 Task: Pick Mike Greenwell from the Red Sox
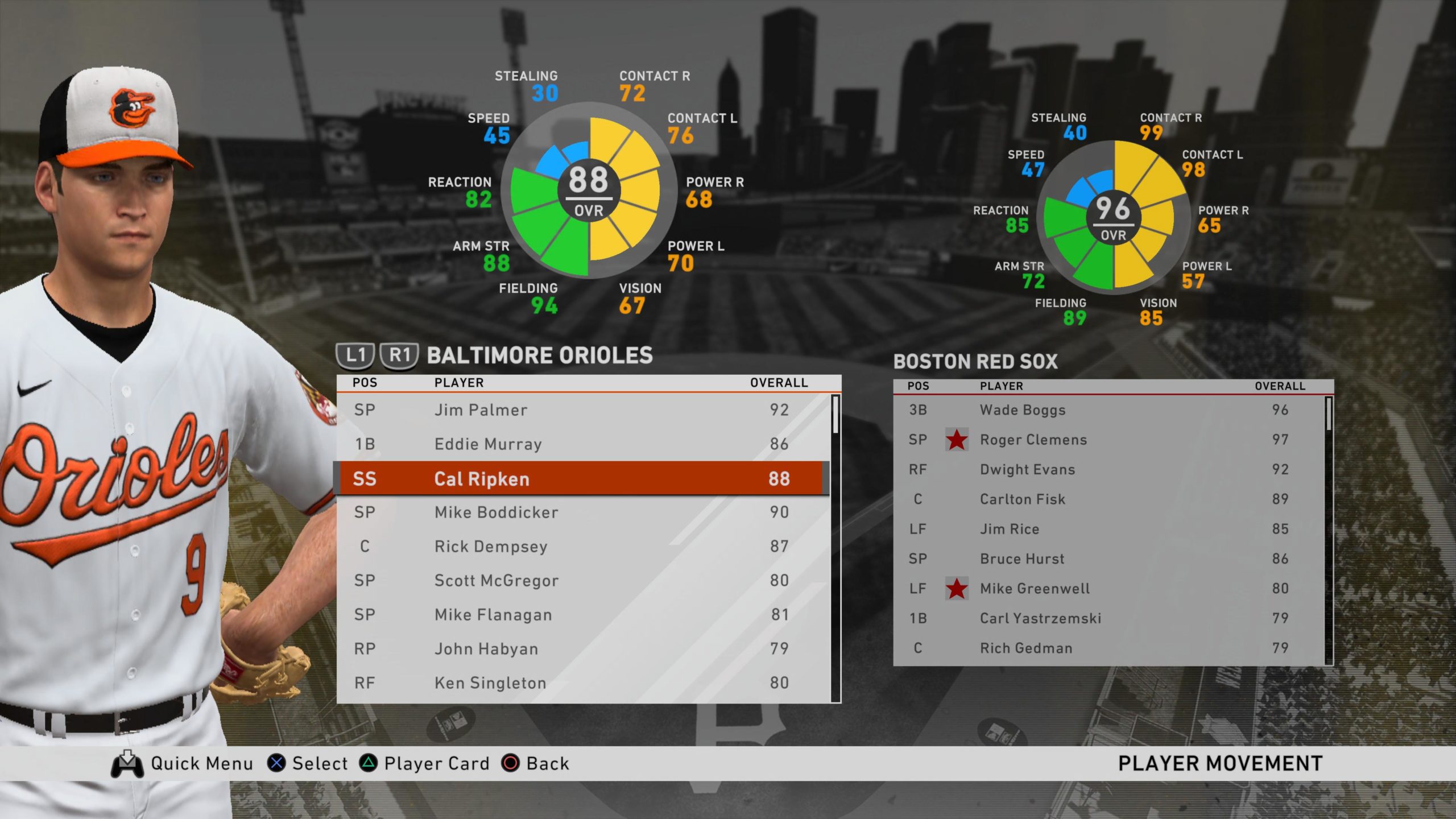(1109, 589)
